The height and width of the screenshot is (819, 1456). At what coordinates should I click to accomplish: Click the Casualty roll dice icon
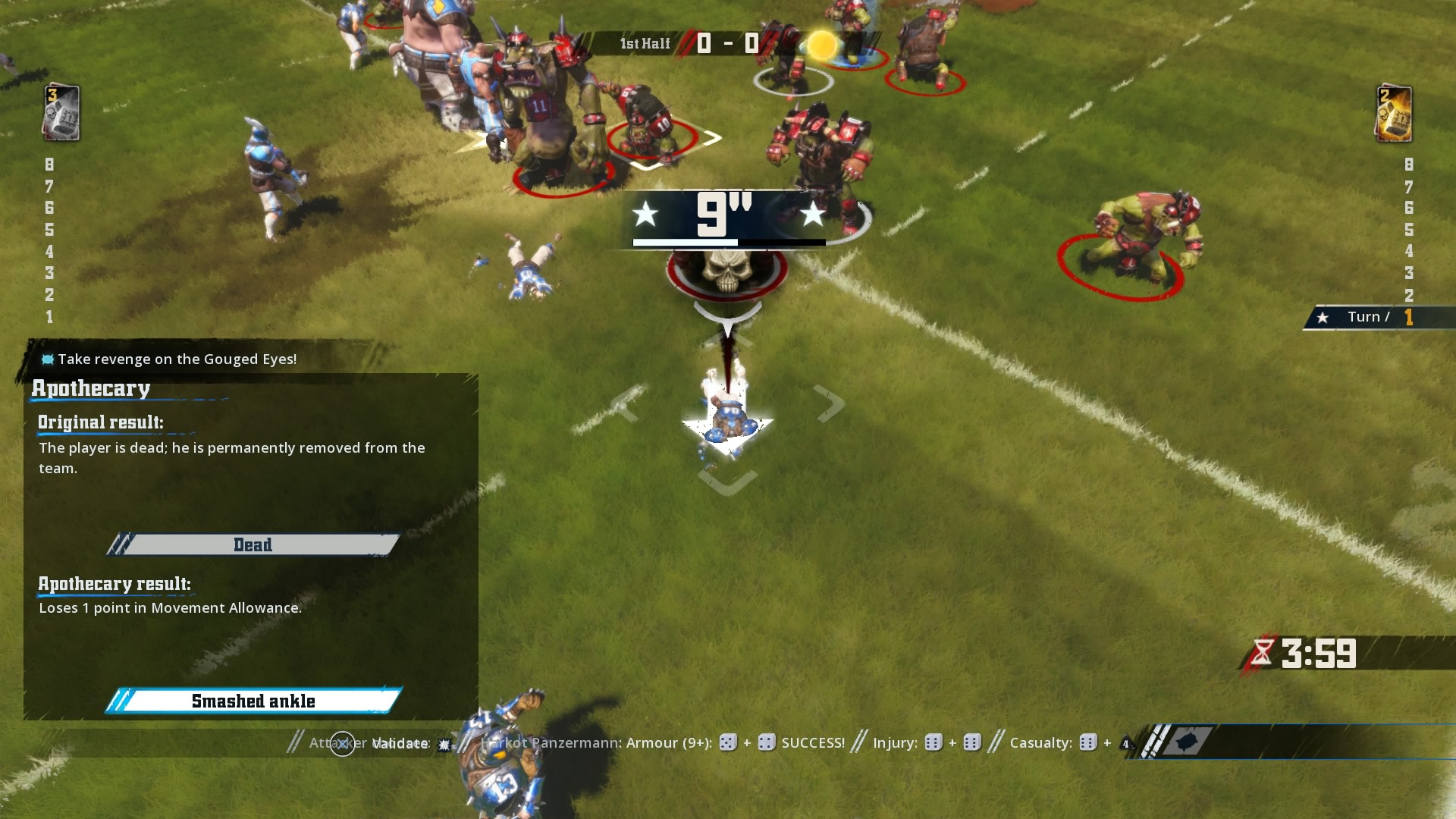pyautogui.click(x=1087, y=743)
